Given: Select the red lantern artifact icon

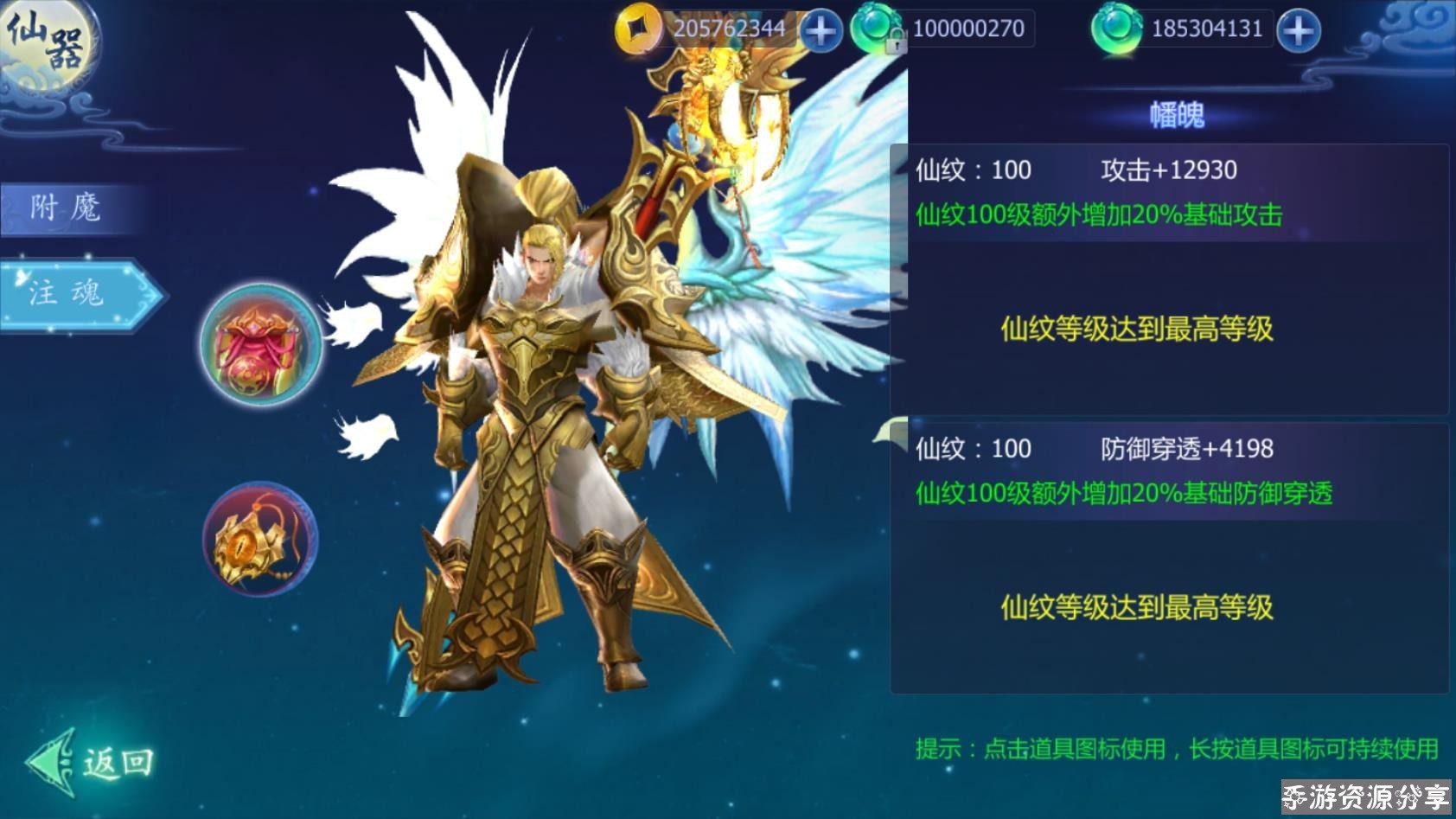Looking at the screenshot, I should [x=261, y=345].
